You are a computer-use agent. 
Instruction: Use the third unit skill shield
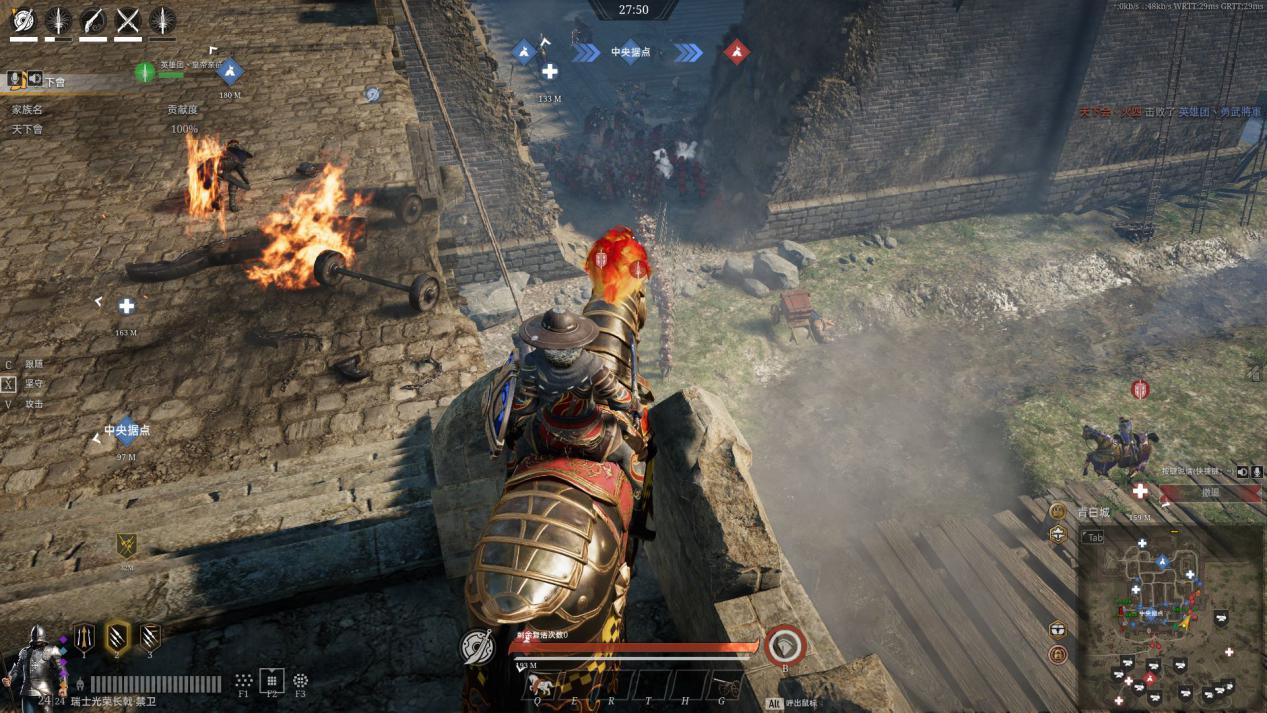pyautogui.click(x=150, y=636)
